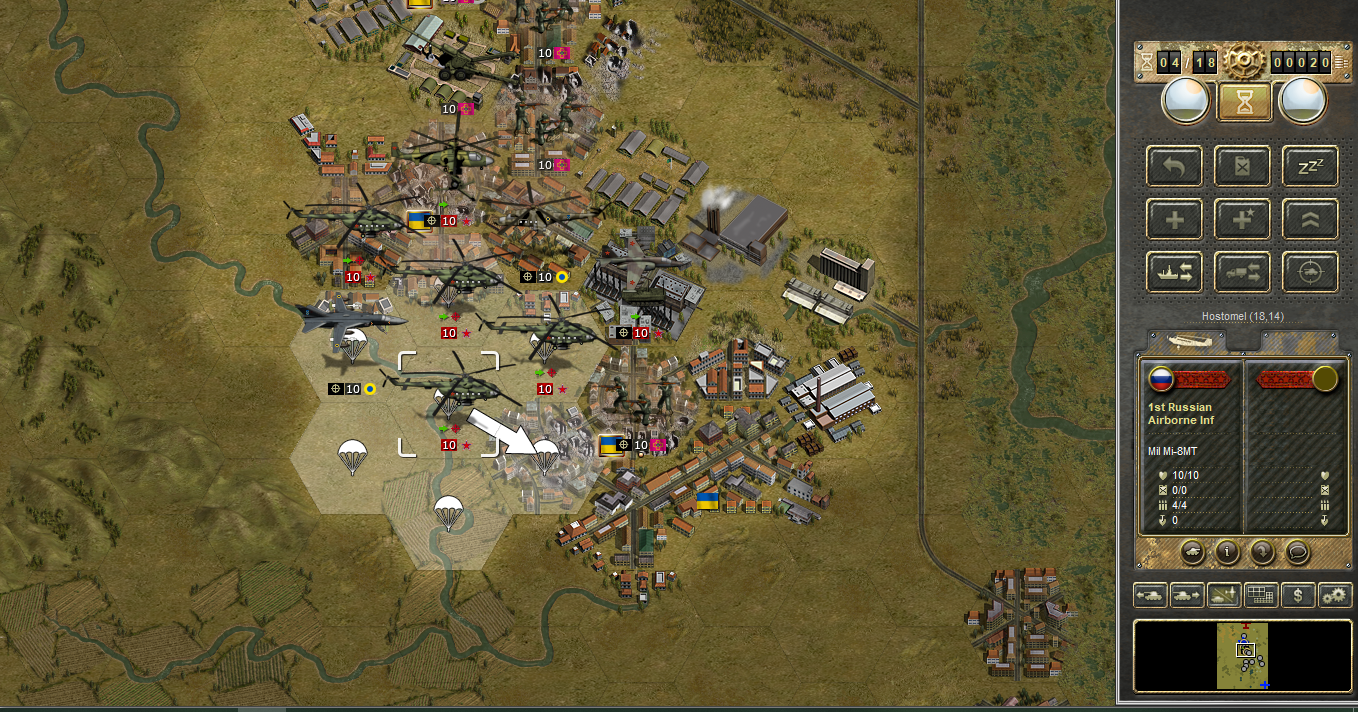Image resolution: width=1358 pixels, height=712 pixels.
Task: Click the ship embark button
Action: point(1175,272)
